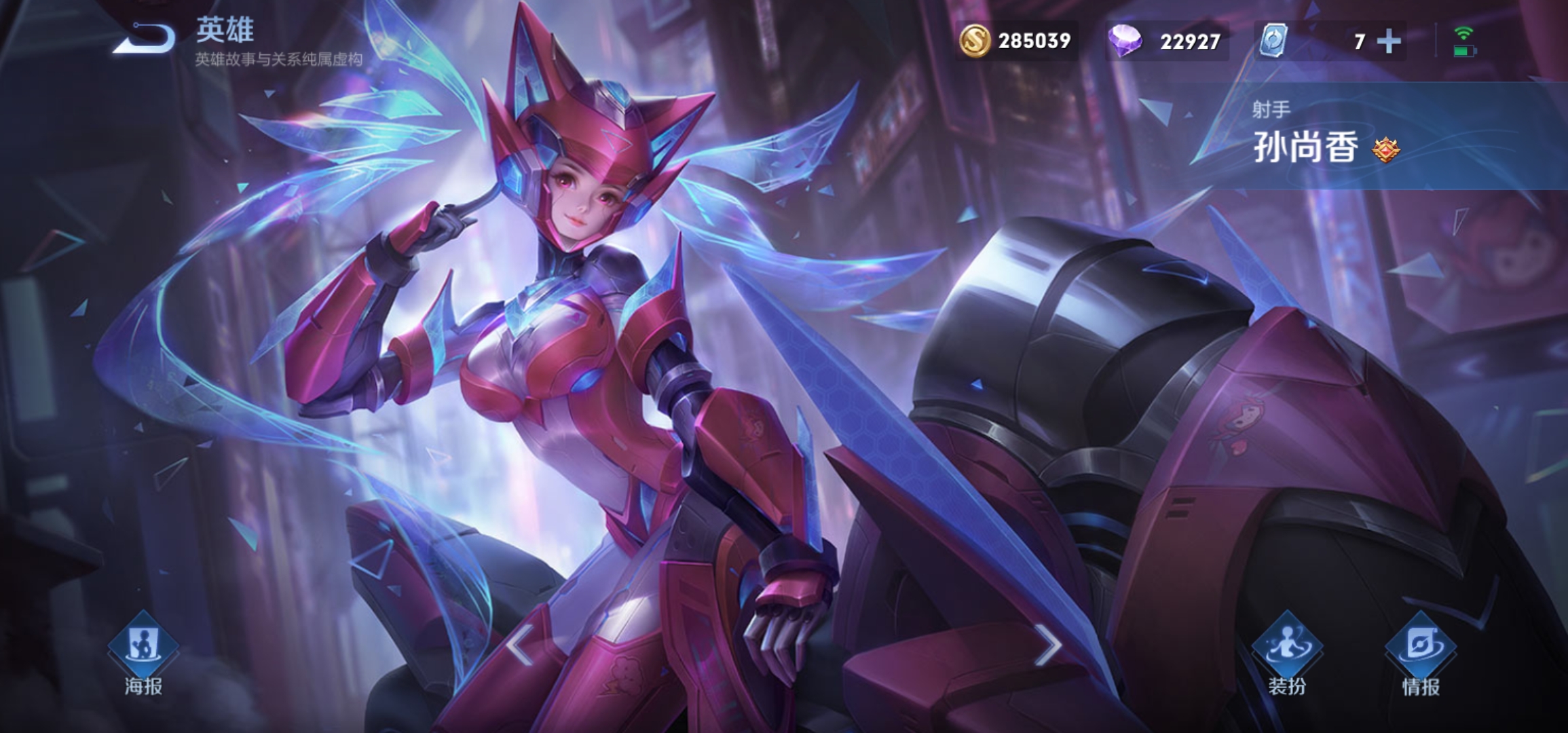Show the previous hero with left arrow
Image resolution: width=1568 pixels, height=733 pixels.
tap(521, 645)
